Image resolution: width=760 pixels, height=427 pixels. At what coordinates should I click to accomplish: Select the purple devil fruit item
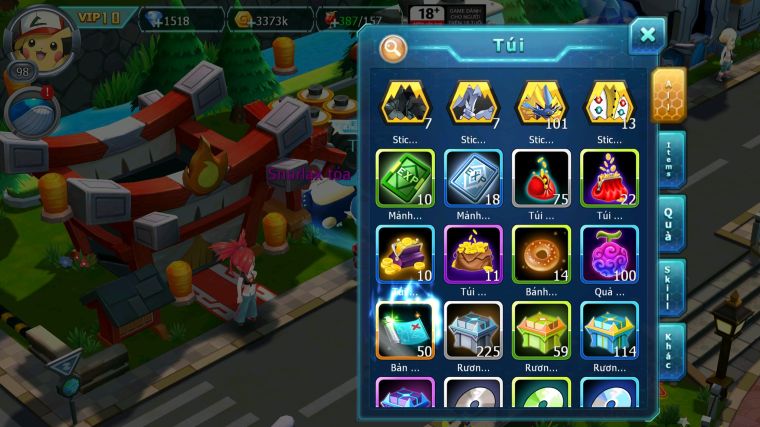point(608,254)
